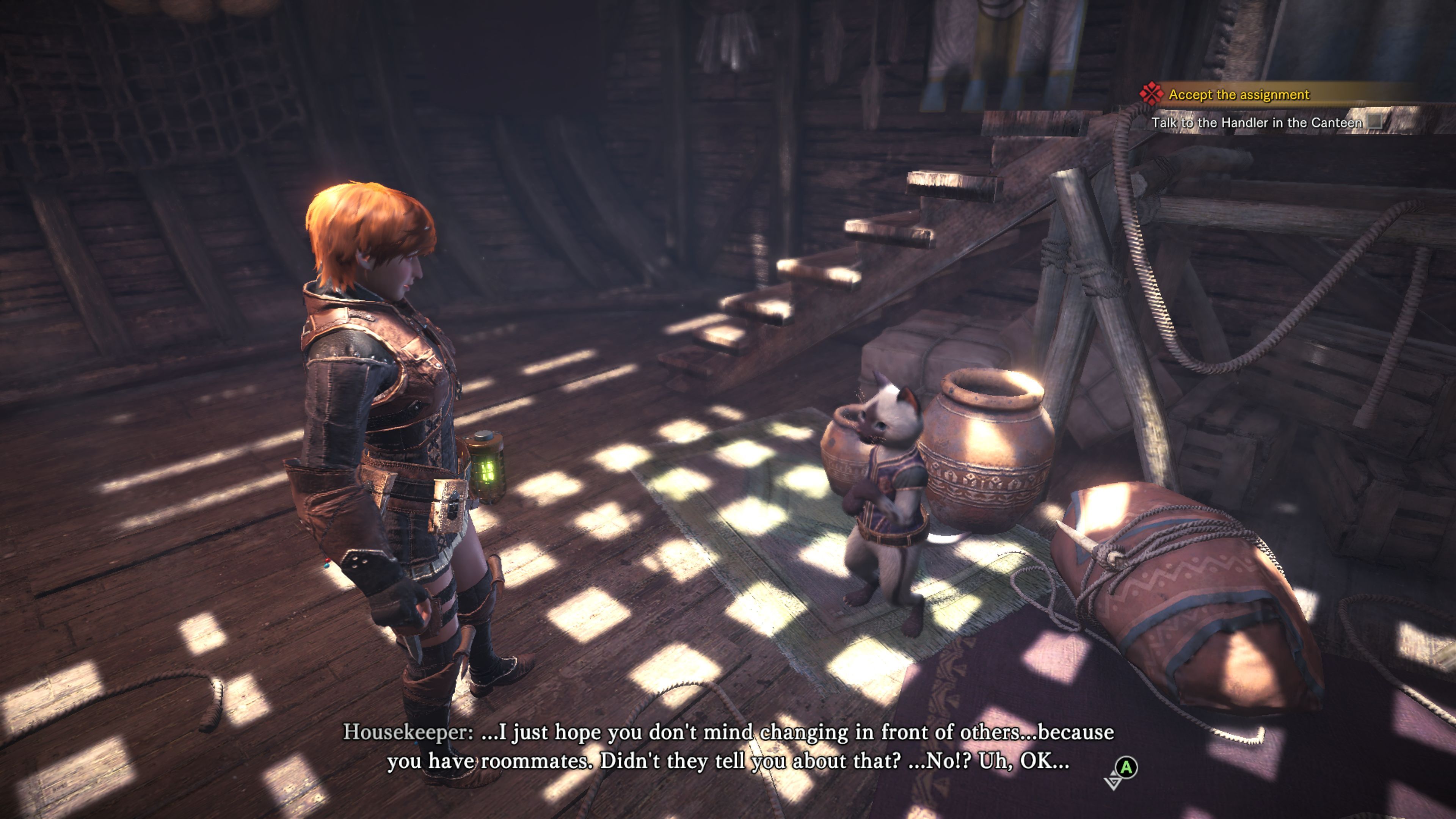Click the "Talk to the Handler" objective
Screen dimensions: 1456x819
tap(1256, 122)
